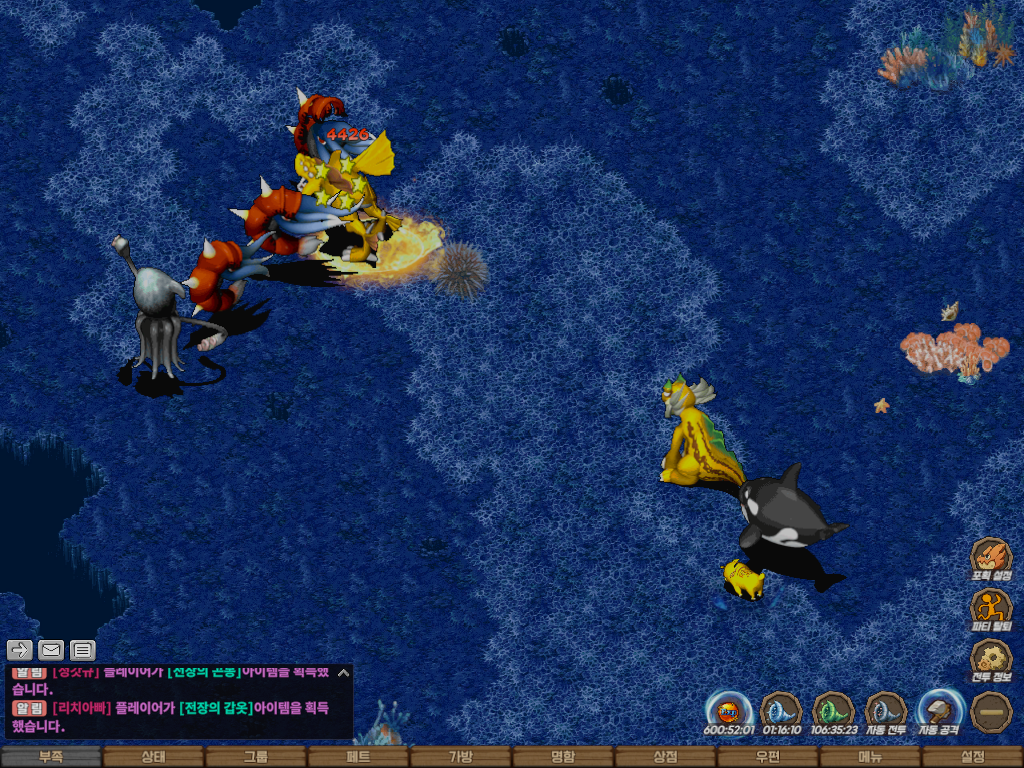Open the 가방 (bag) inventory
Screen dimensions: 1024x768
point(460,757)
